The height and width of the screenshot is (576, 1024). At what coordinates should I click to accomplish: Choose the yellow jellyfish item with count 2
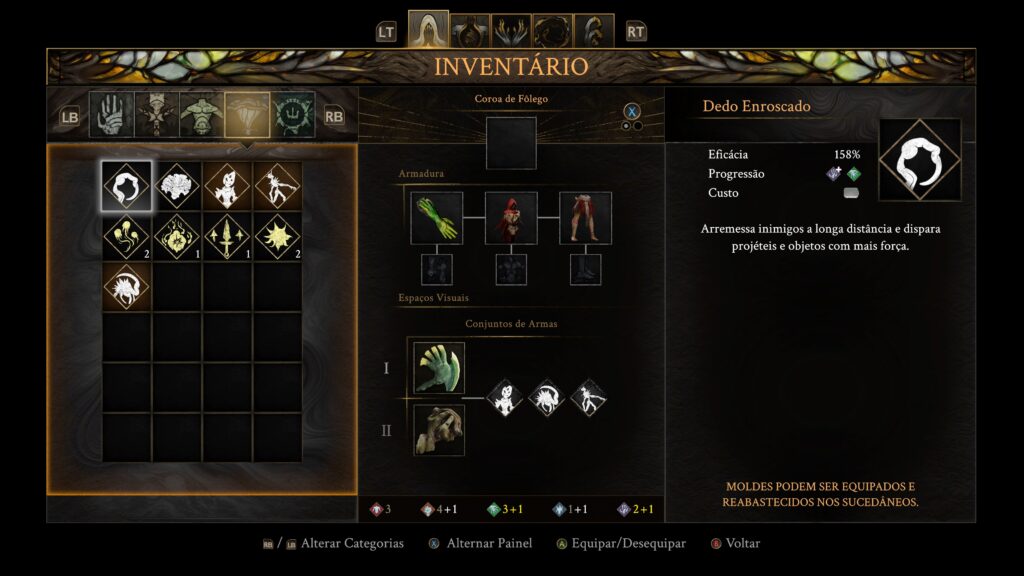pos(127,236)
